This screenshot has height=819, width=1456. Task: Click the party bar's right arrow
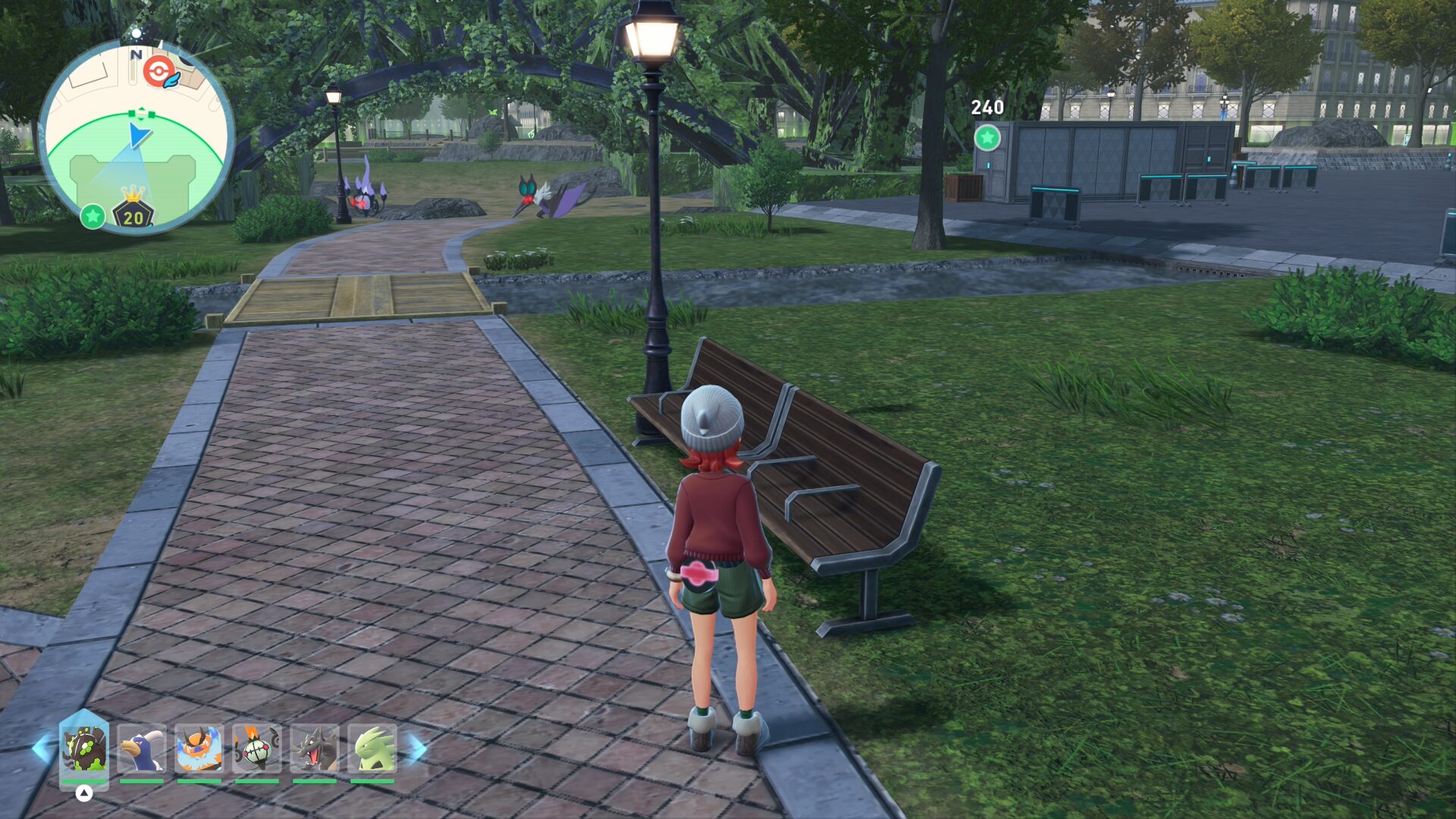pyautogui.click(x=417, y=748)
